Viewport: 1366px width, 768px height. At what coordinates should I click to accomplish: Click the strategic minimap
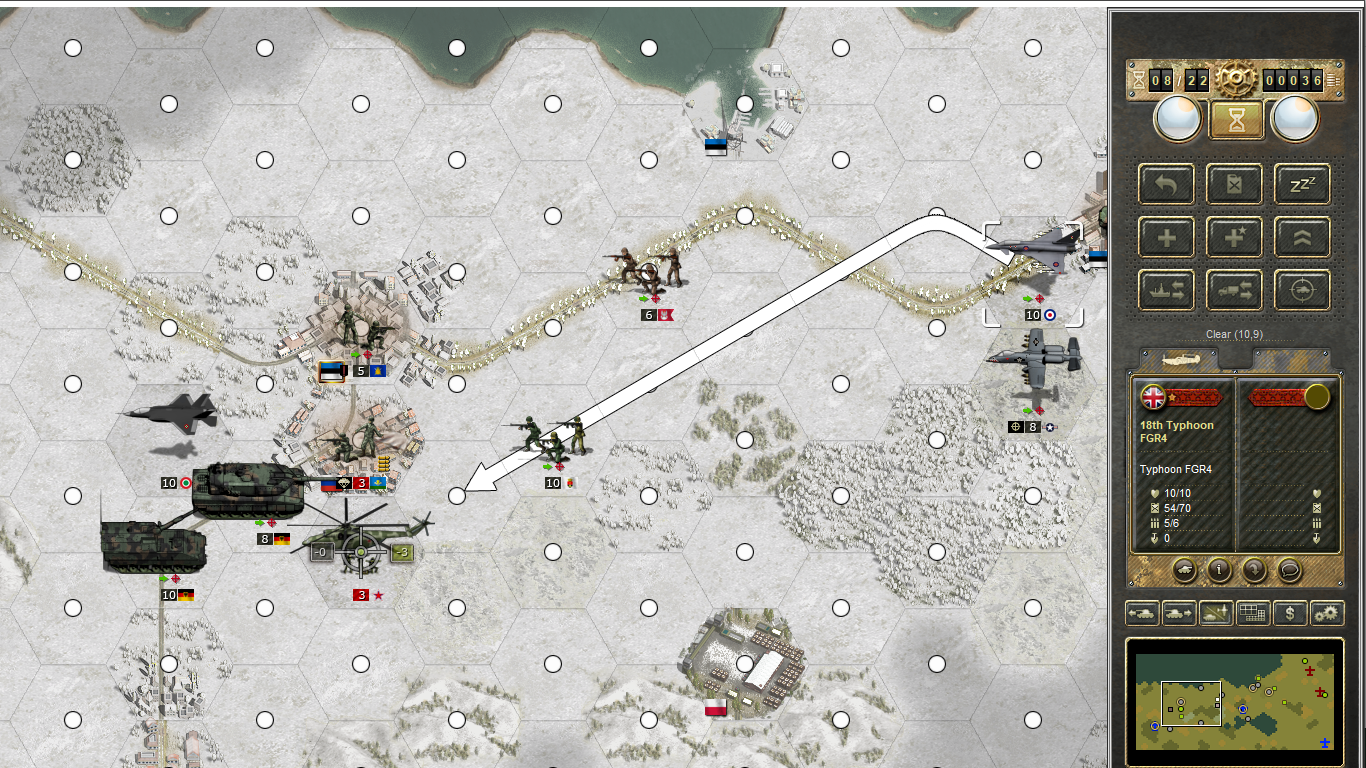1234,694
